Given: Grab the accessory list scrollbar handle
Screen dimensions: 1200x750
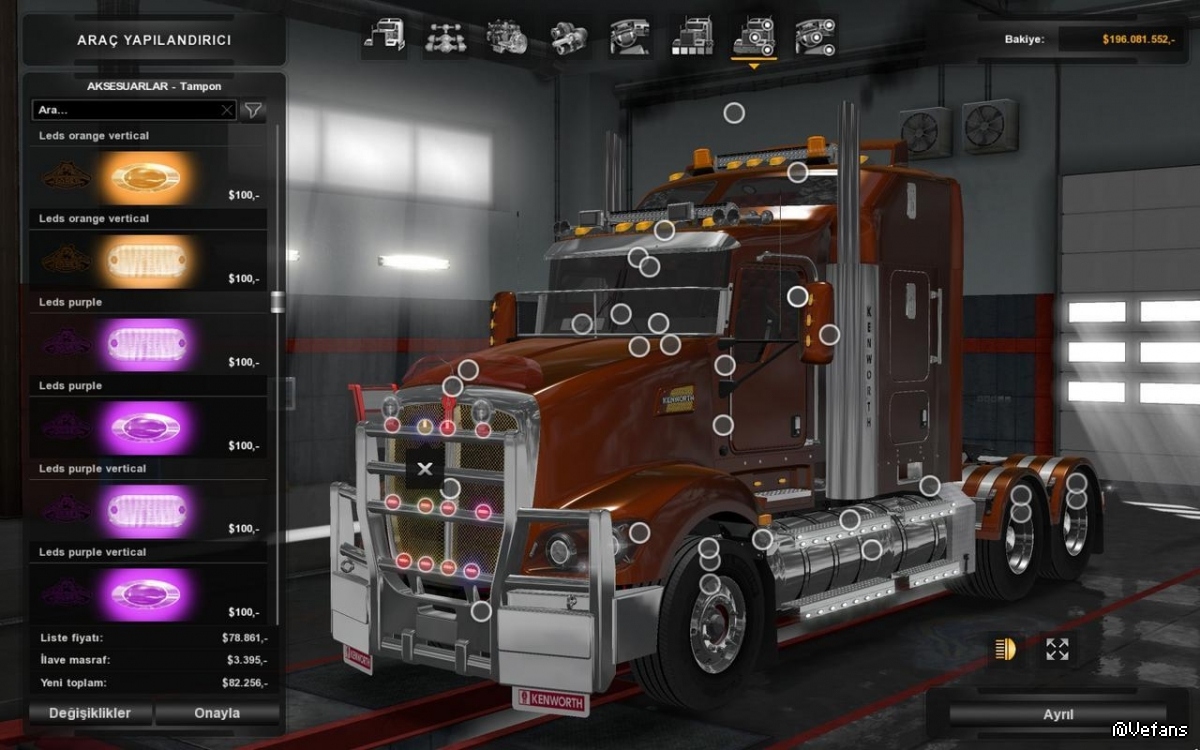Looking at the screenshot, I should pos(277,301).
